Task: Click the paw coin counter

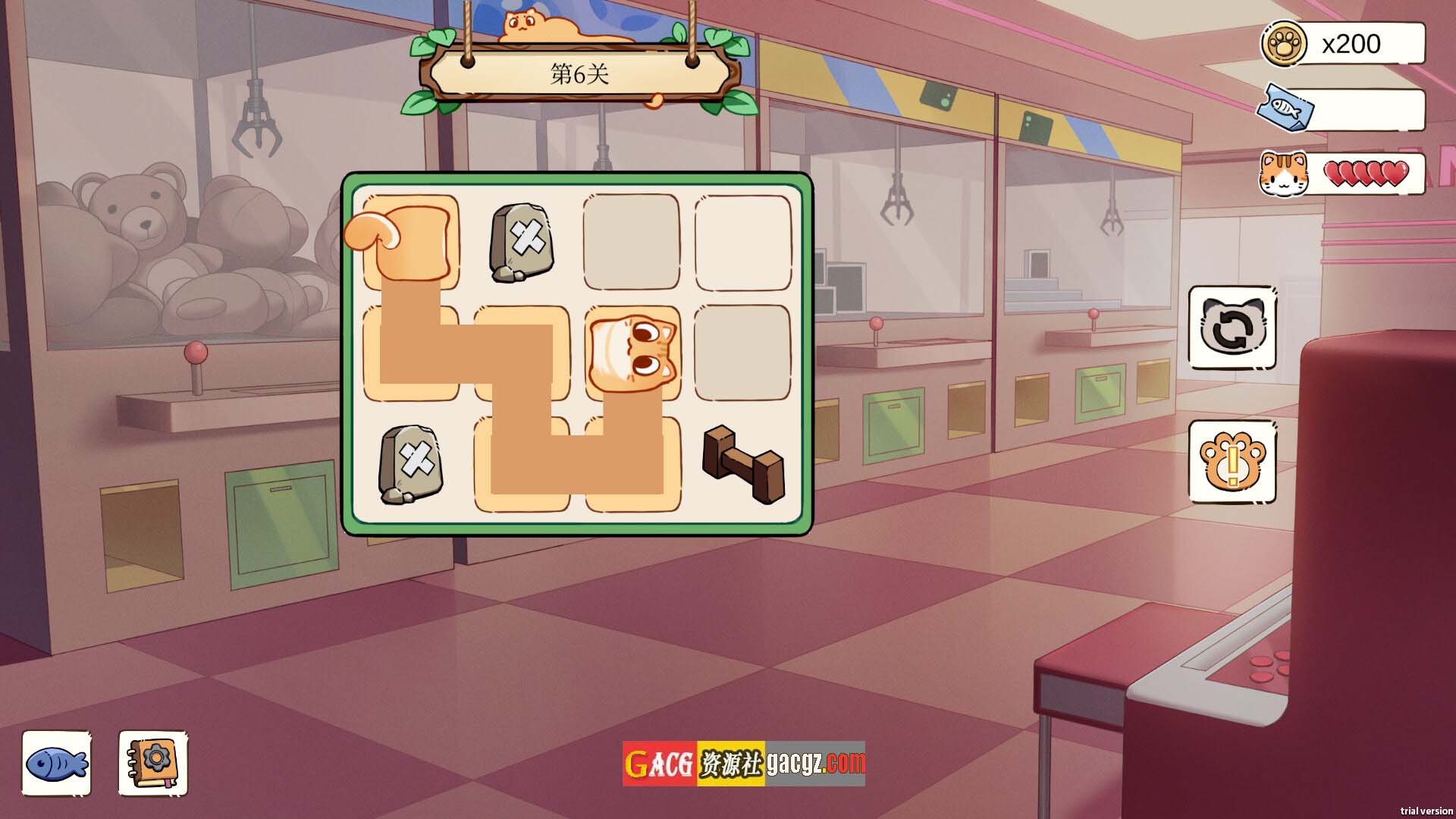Action: pos(1343,44)
